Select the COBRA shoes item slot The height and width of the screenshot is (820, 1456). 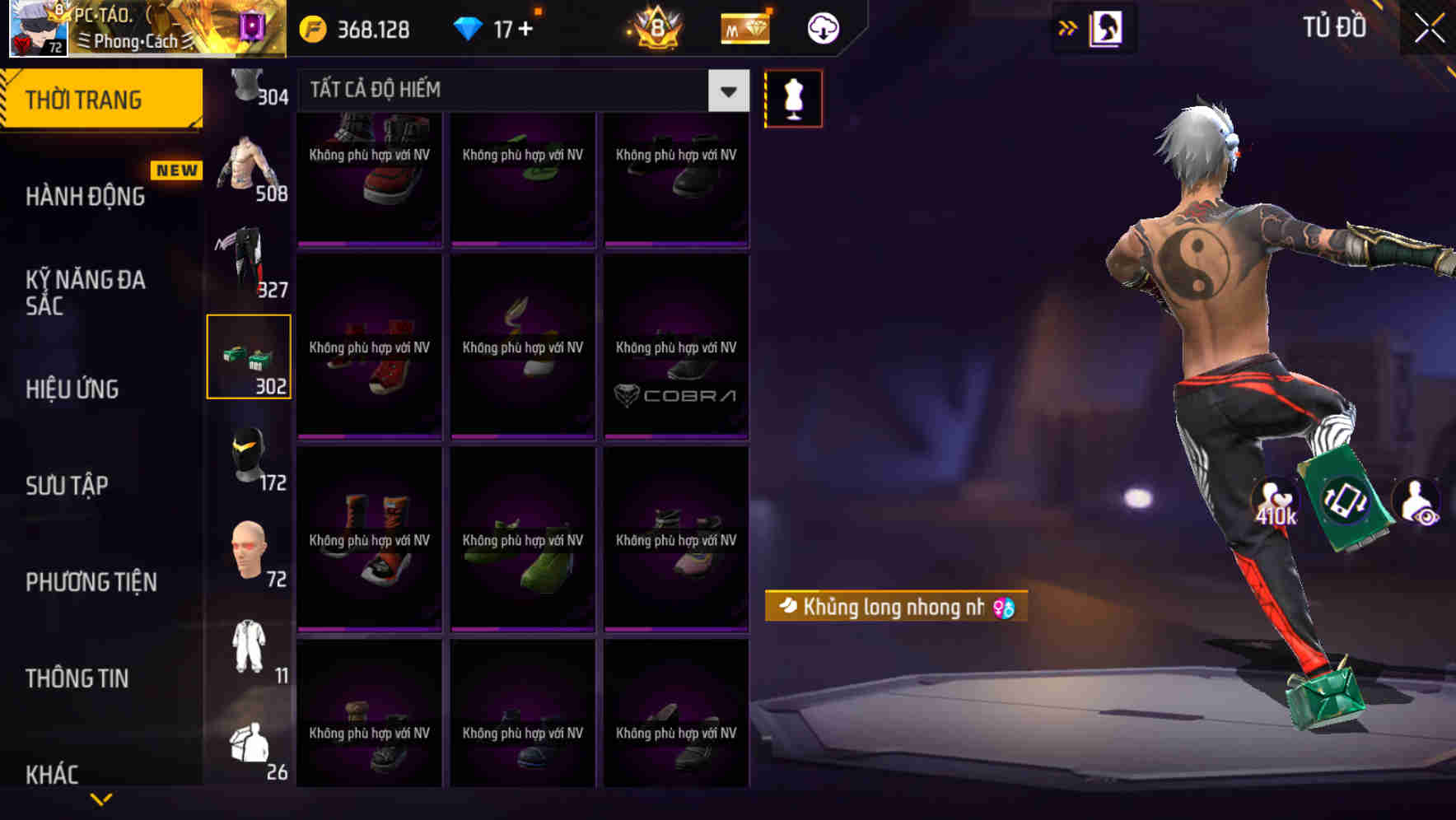pos(675,347)
